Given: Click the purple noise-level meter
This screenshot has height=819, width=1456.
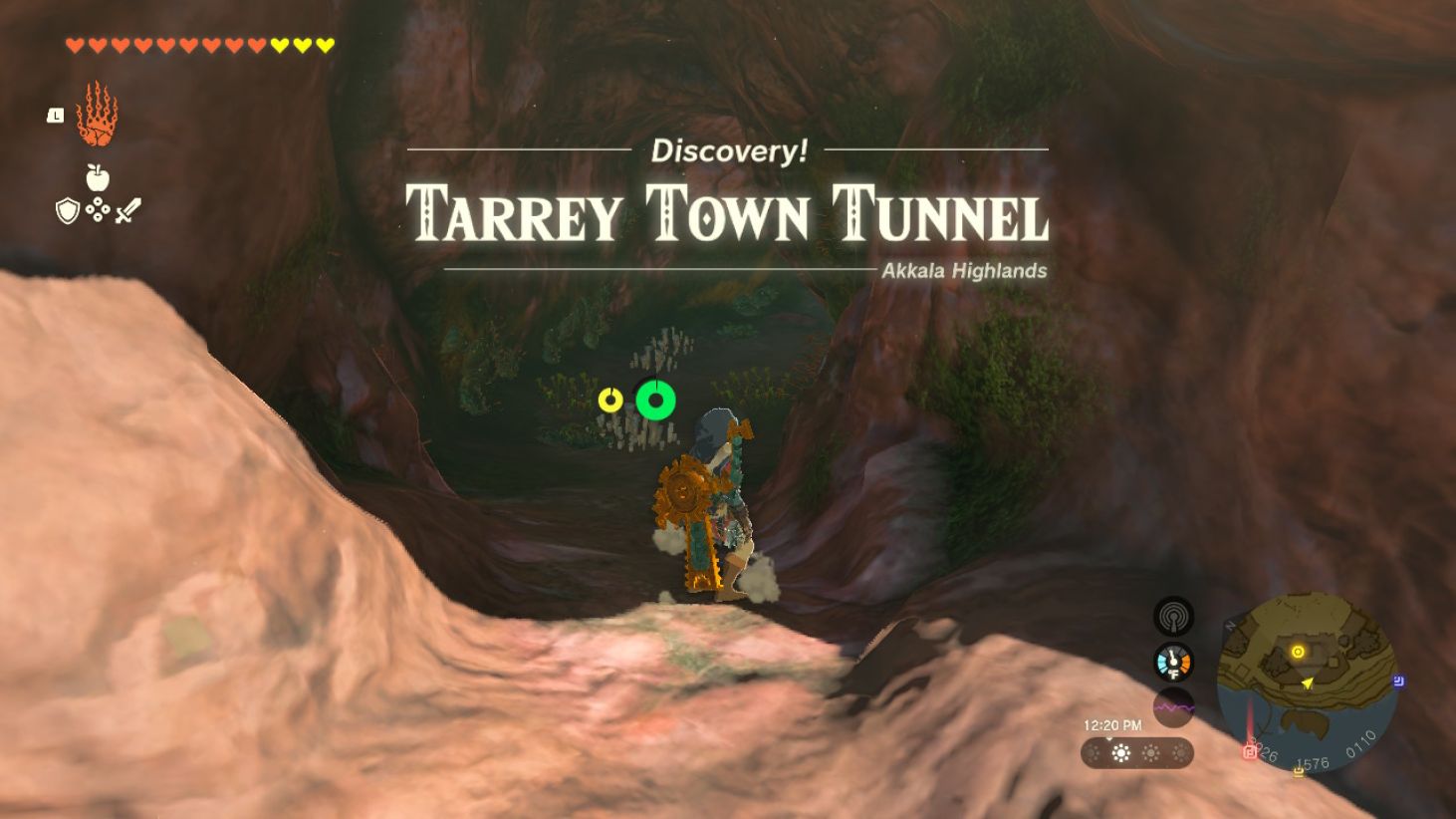Looking at the screenshot, I should (1174, 705).
